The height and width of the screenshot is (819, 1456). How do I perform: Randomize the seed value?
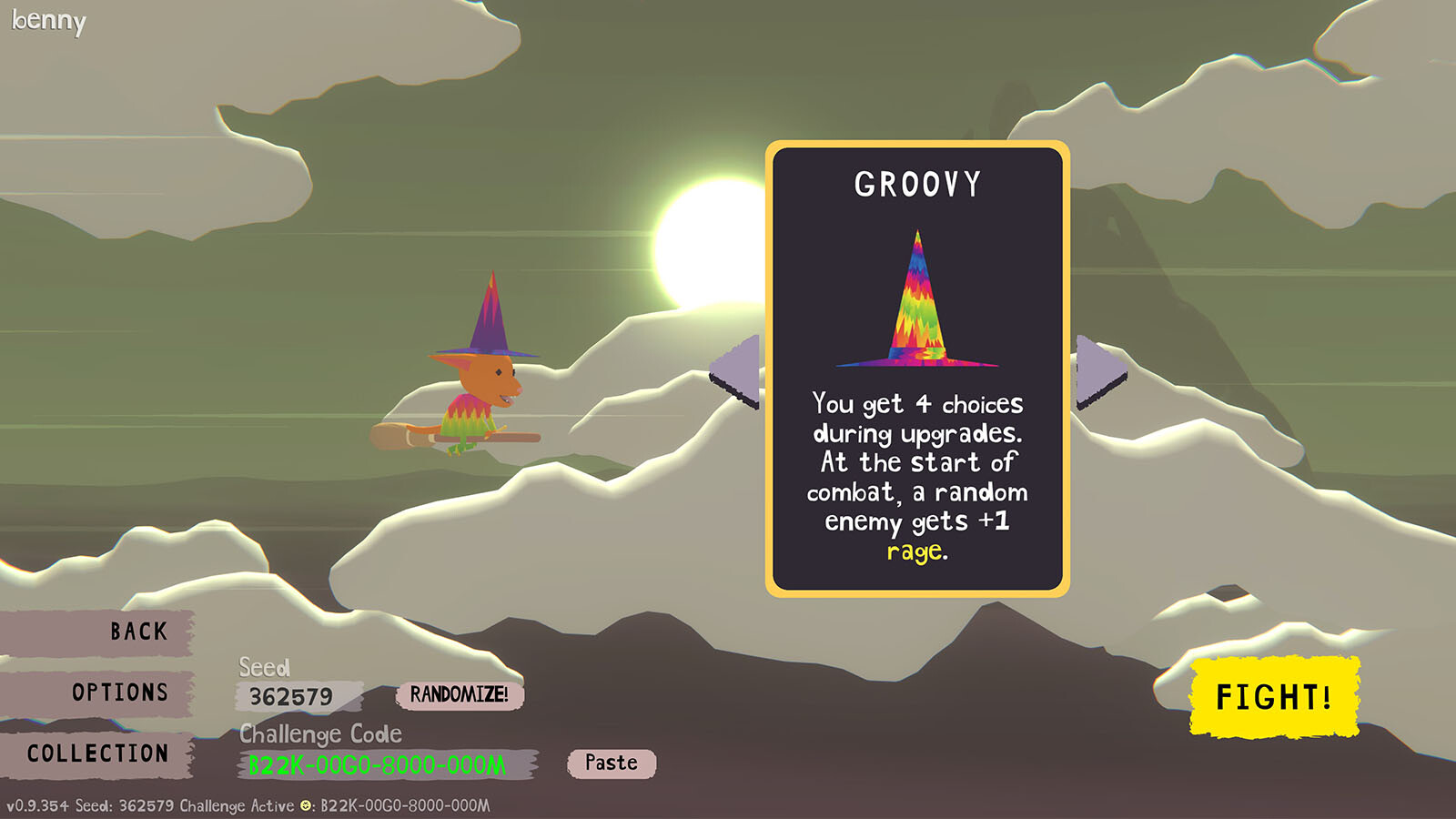(x=459, y=695)
